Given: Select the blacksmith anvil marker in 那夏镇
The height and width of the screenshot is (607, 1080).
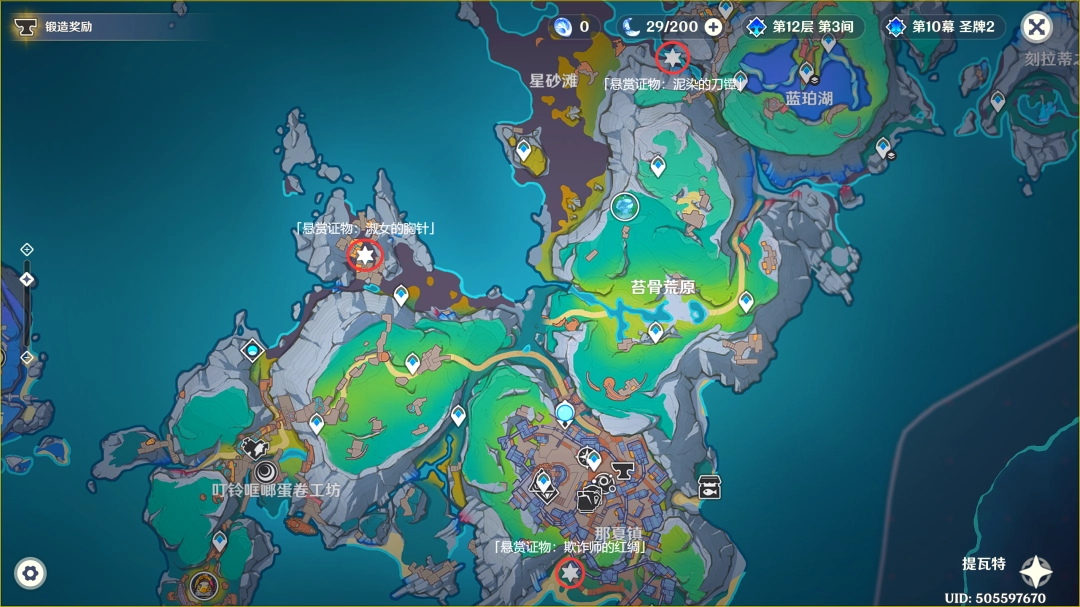Looking at the screenshot, I should (623, 470).
